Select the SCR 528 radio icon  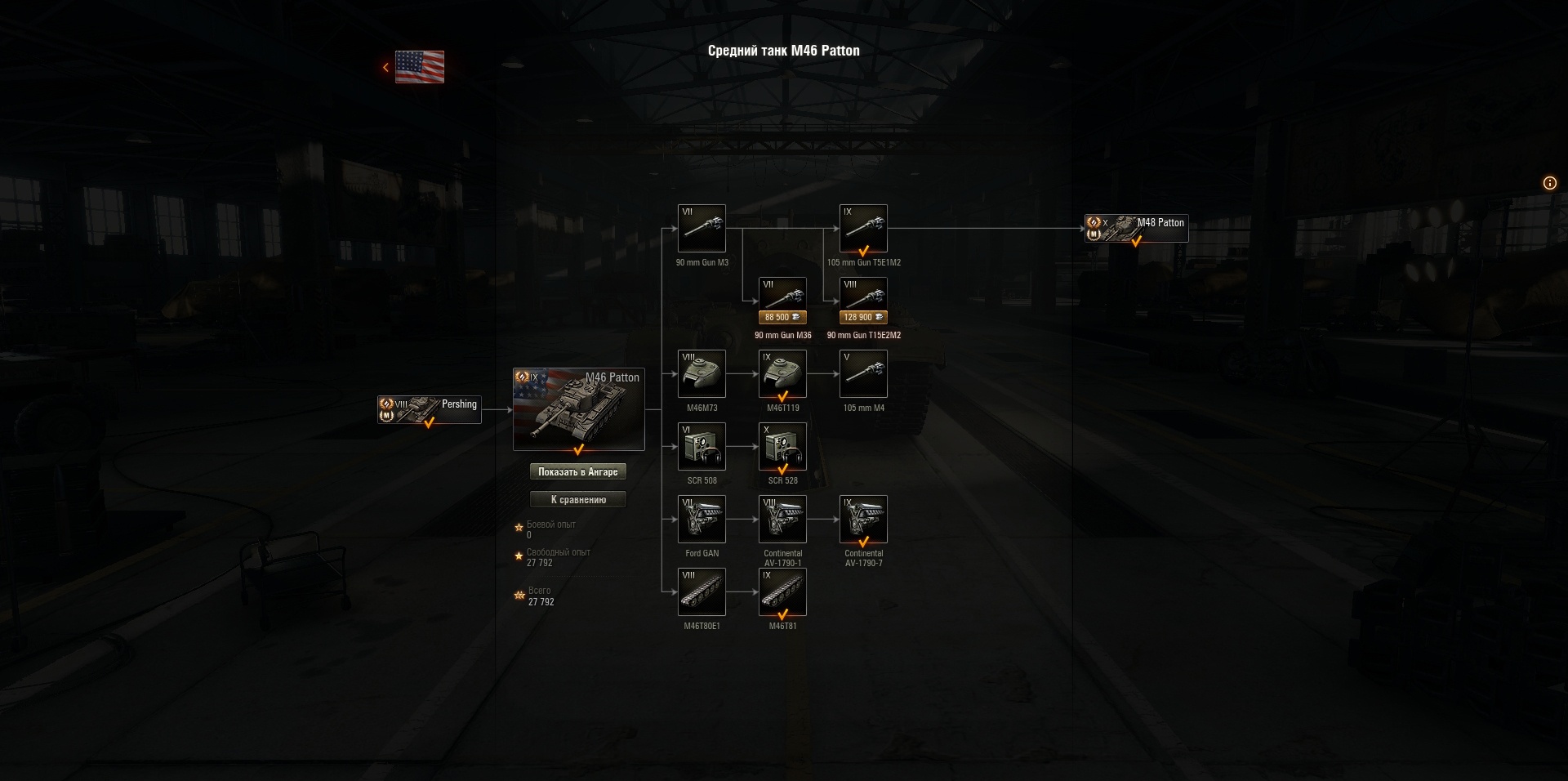click(x=782, y=447)
